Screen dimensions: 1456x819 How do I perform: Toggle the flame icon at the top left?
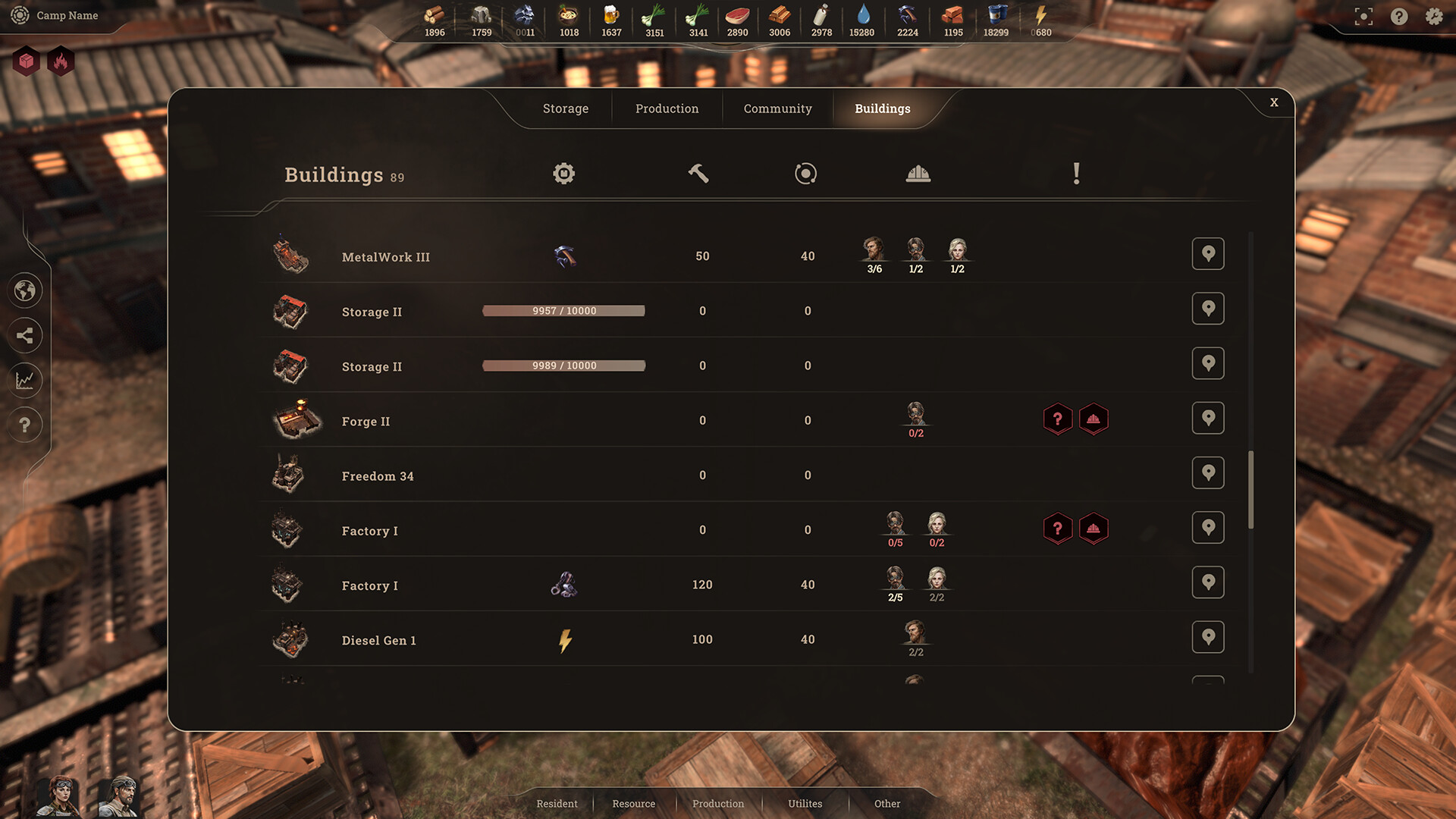pos(60,61)
